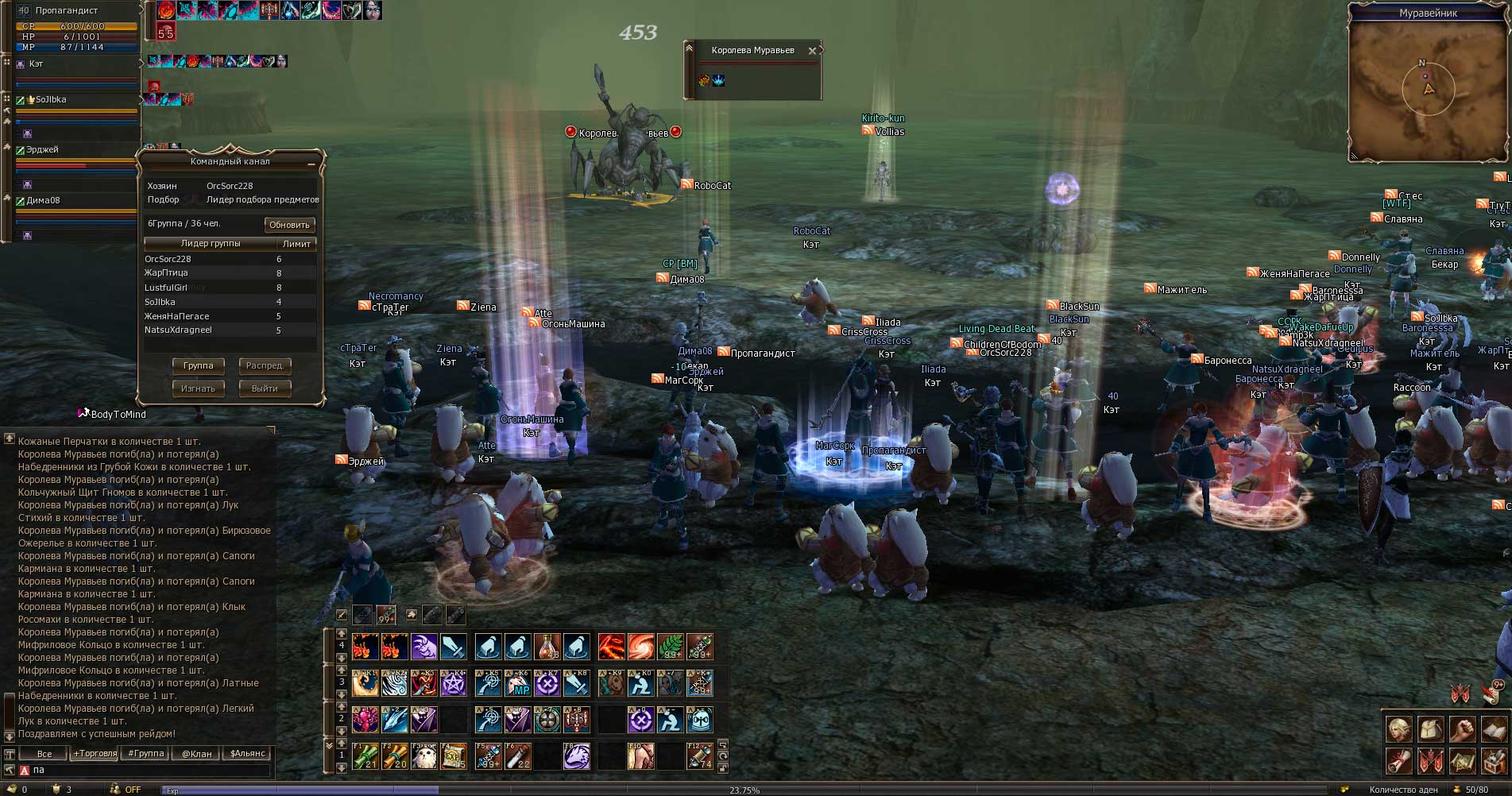
Task: Select the $Альянс chat tab
Action: [247, 754]
